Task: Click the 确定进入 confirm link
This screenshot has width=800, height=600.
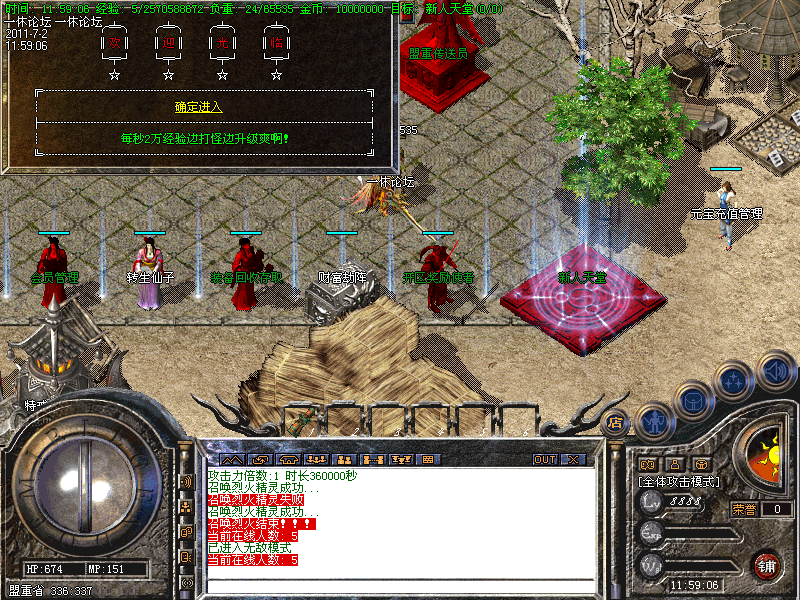Action: point(198,107)
